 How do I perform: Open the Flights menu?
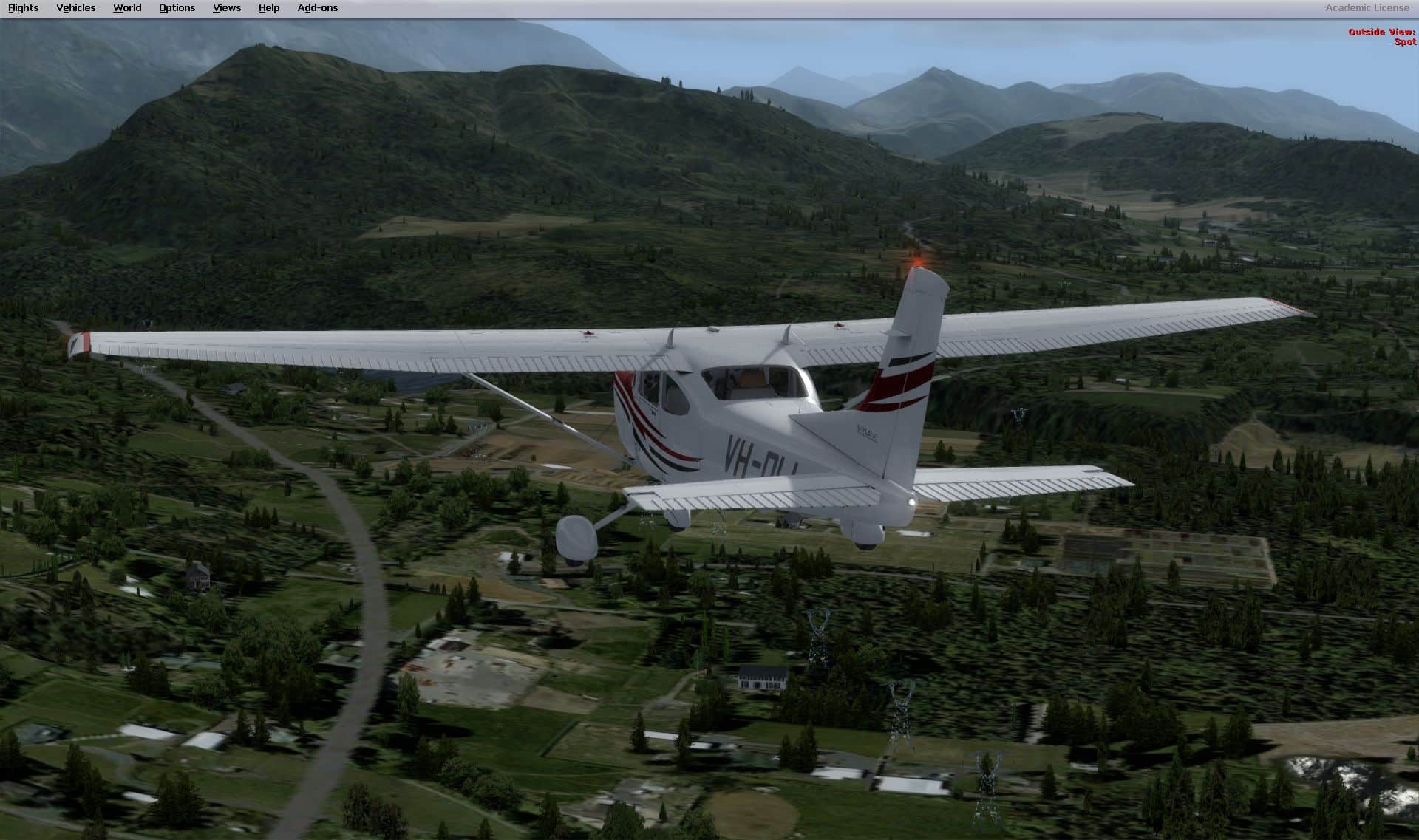(23, 8)
